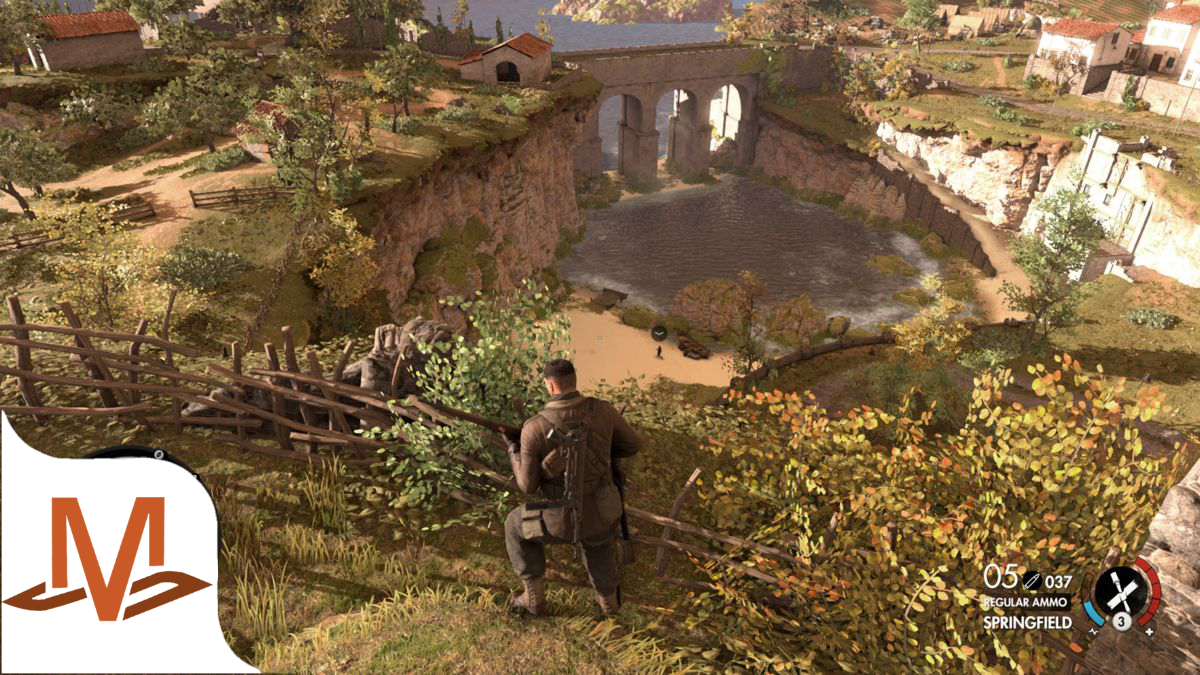Click the bullet ammo type icon
Viewport: 1200px width, 675px height.
[x=1030, y=578]
